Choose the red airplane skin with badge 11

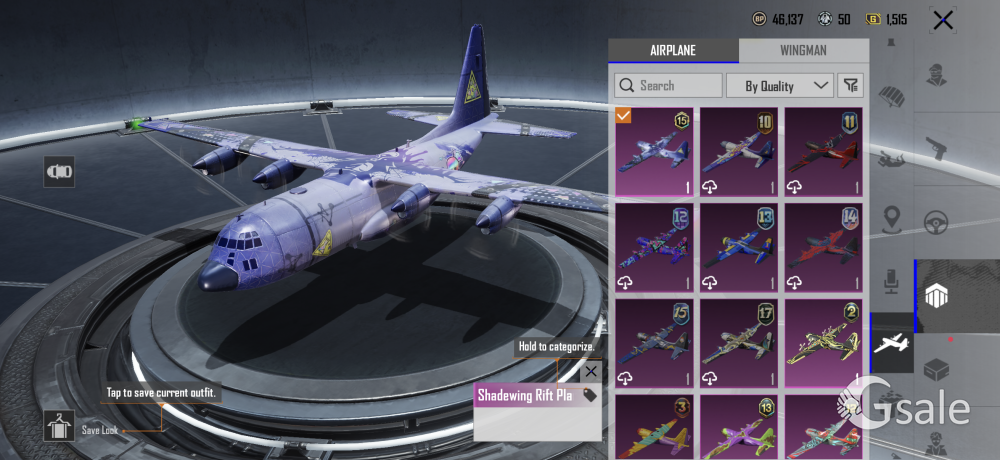(x=824, y=151)
